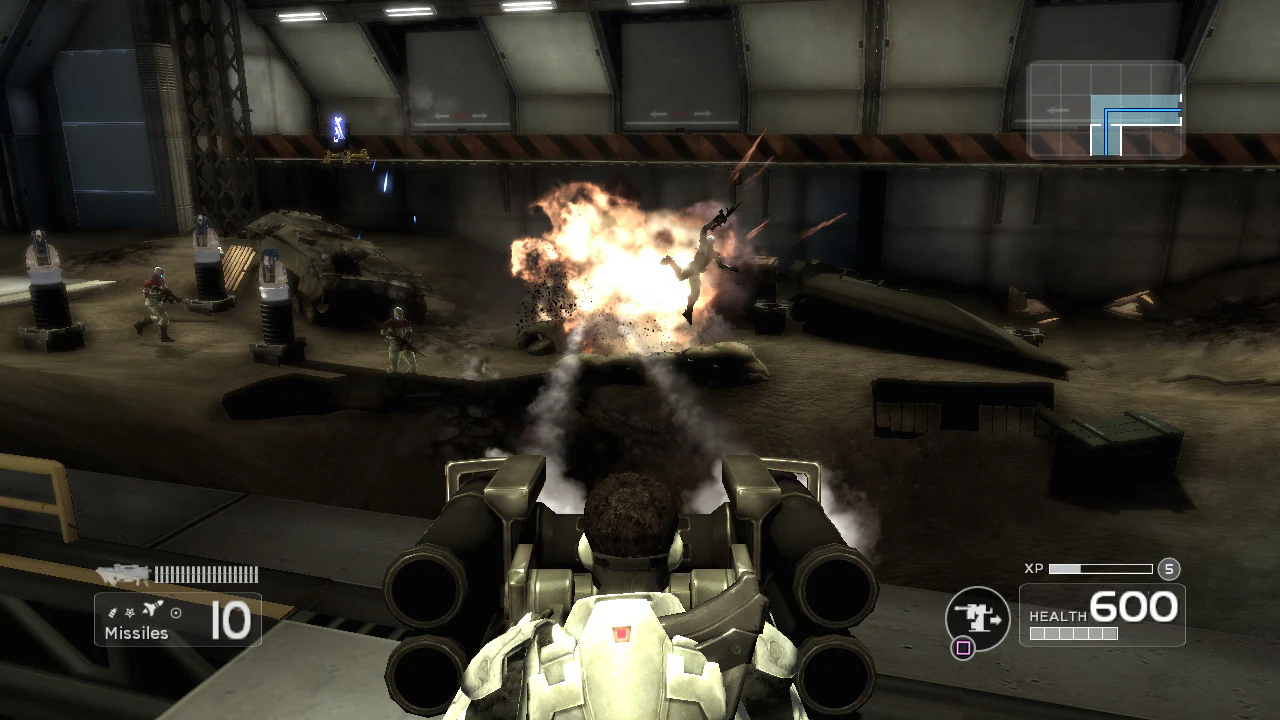
Task: Click the level 5 badge next to XP
Action: coord(1169,569)
